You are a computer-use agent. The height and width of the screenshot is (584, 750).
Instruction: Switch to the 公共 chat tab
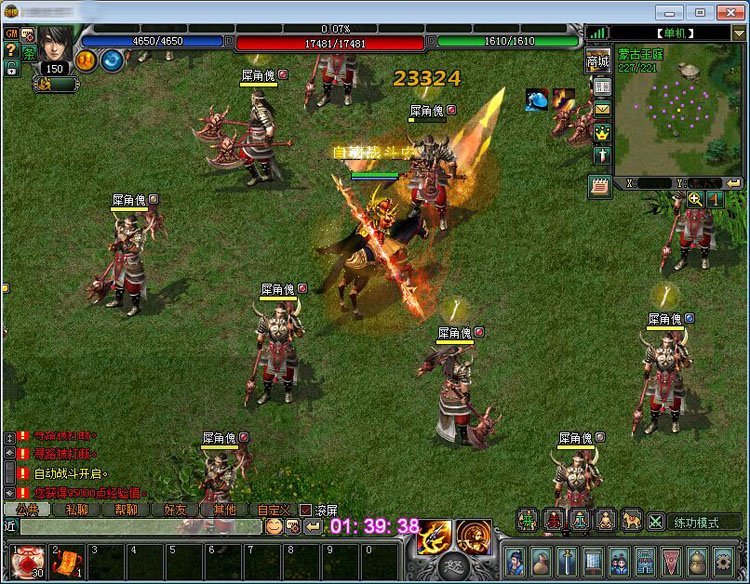click(27, 509)
